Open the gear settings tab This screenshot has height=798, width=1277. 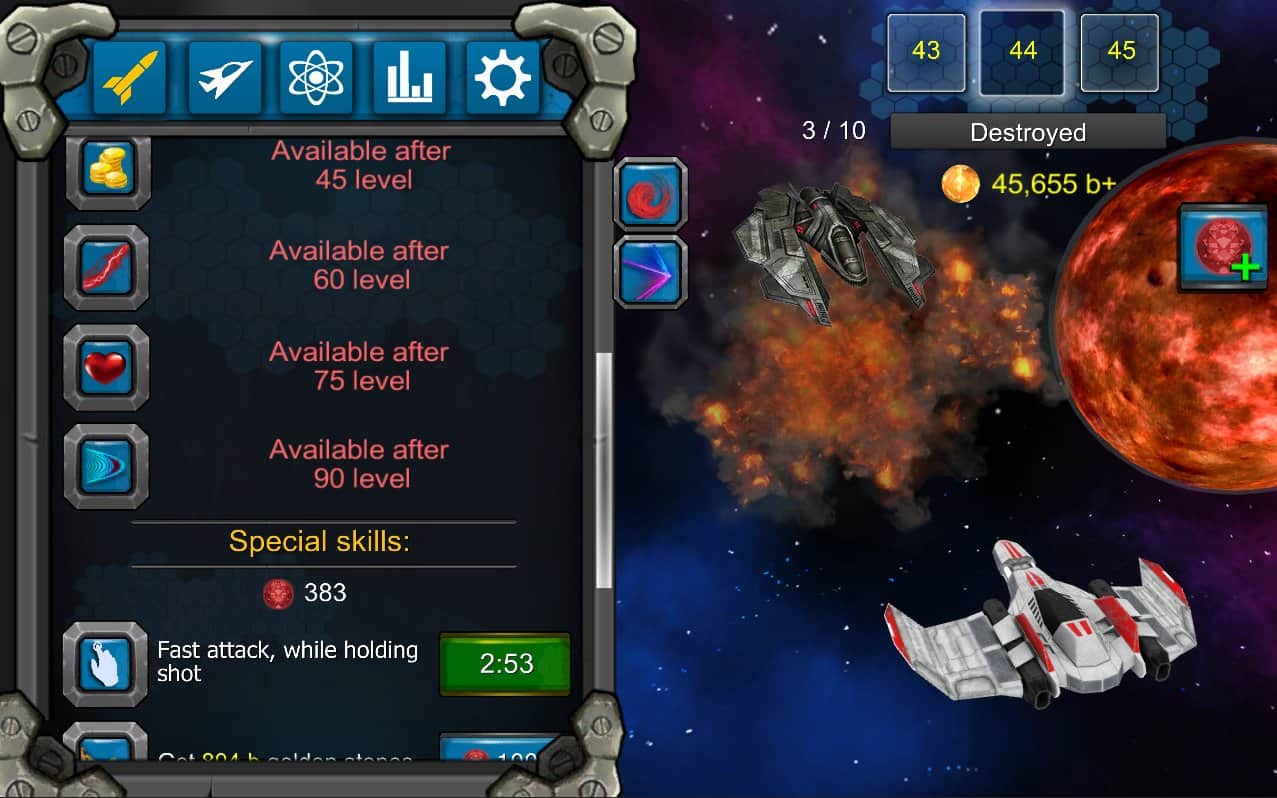point(503,77)
